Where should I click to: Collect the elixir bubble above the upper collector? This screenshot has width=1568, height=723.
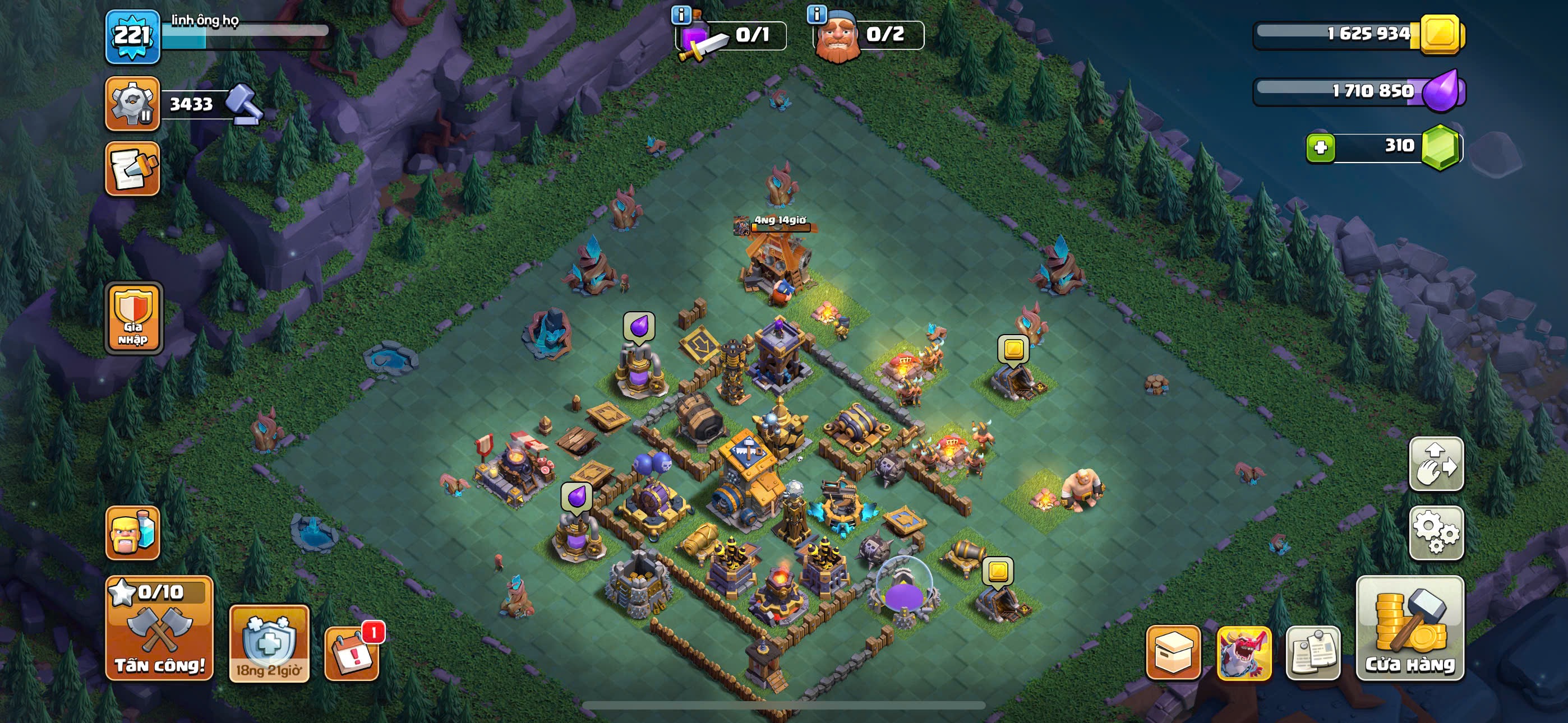coord(639,327)
